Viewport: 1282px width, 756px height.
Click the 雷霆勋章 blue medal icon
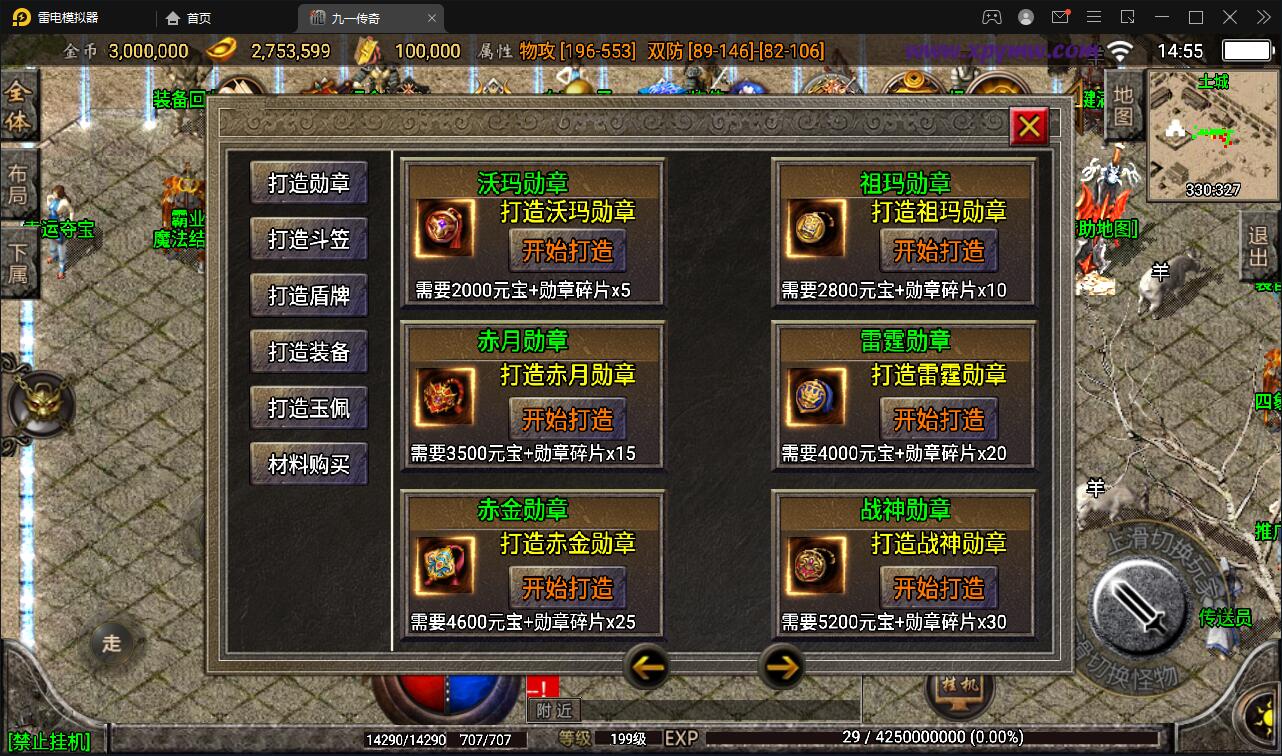pos(815,395)
